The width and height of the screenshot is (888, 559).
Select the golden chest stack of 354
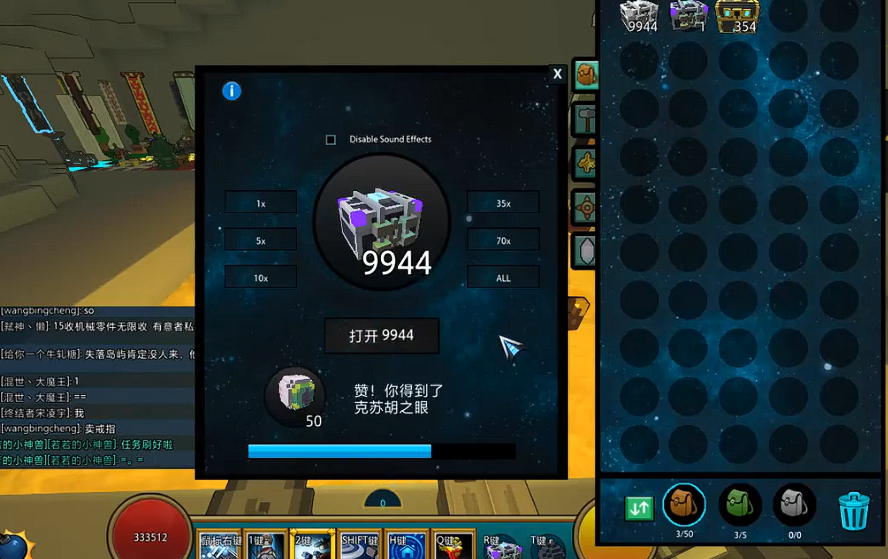[x=738, y=16]
